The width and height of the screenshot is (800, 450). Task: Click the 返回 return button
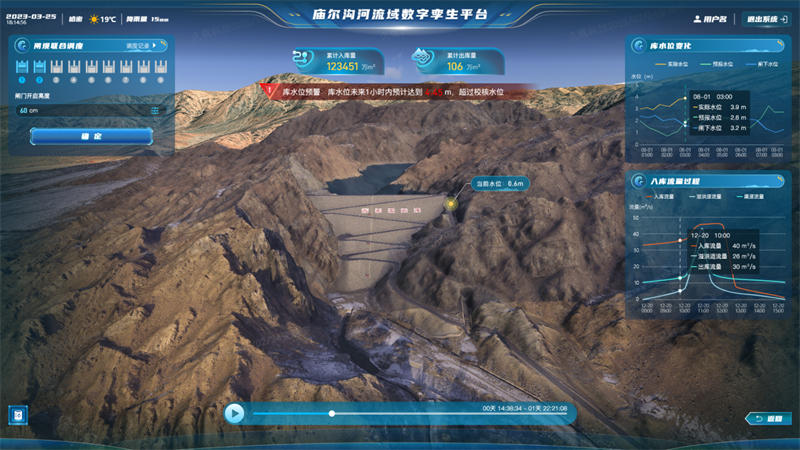point(768,418)
